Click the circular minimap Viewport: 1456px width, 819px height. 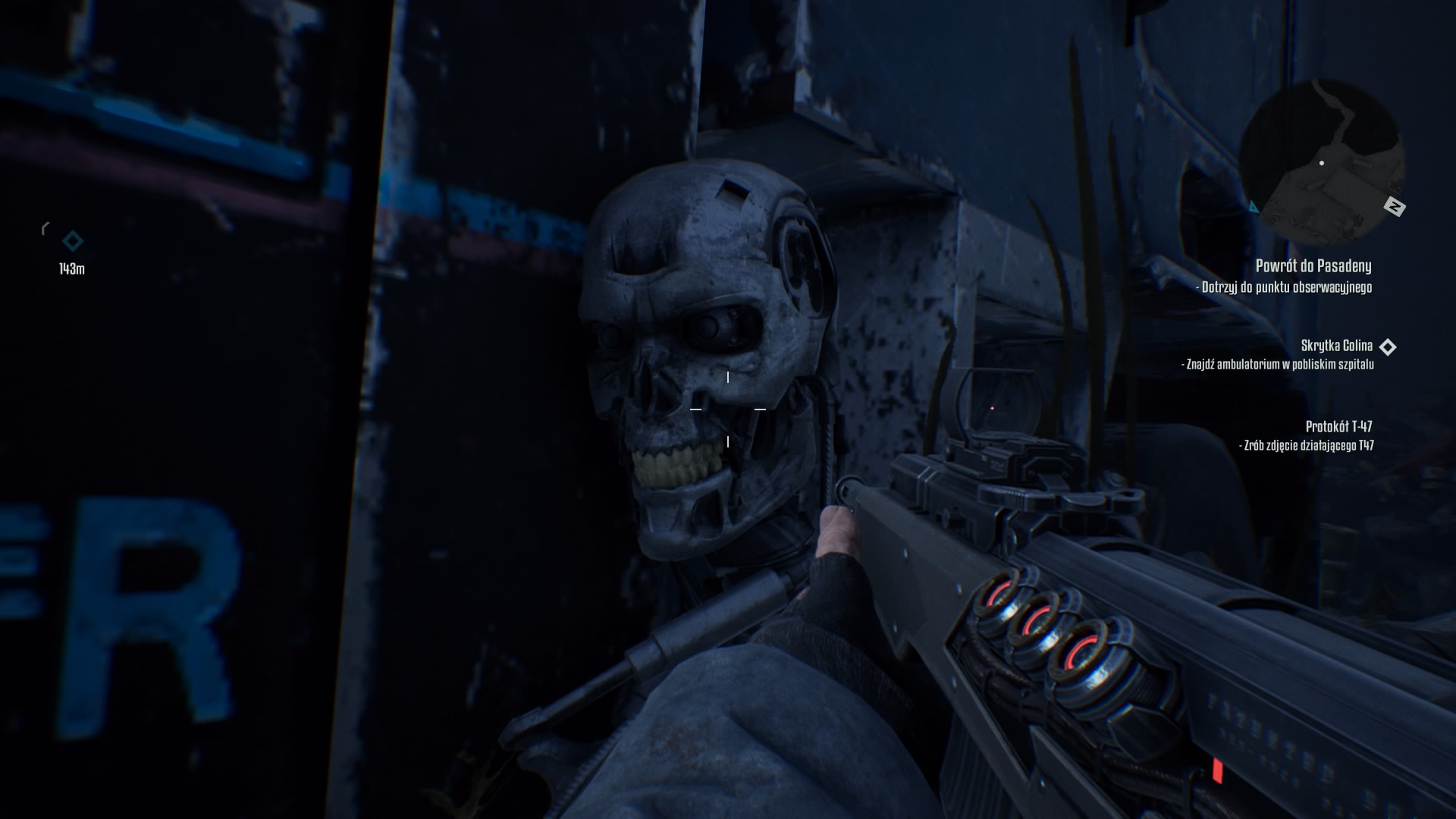click(1321, 158)
